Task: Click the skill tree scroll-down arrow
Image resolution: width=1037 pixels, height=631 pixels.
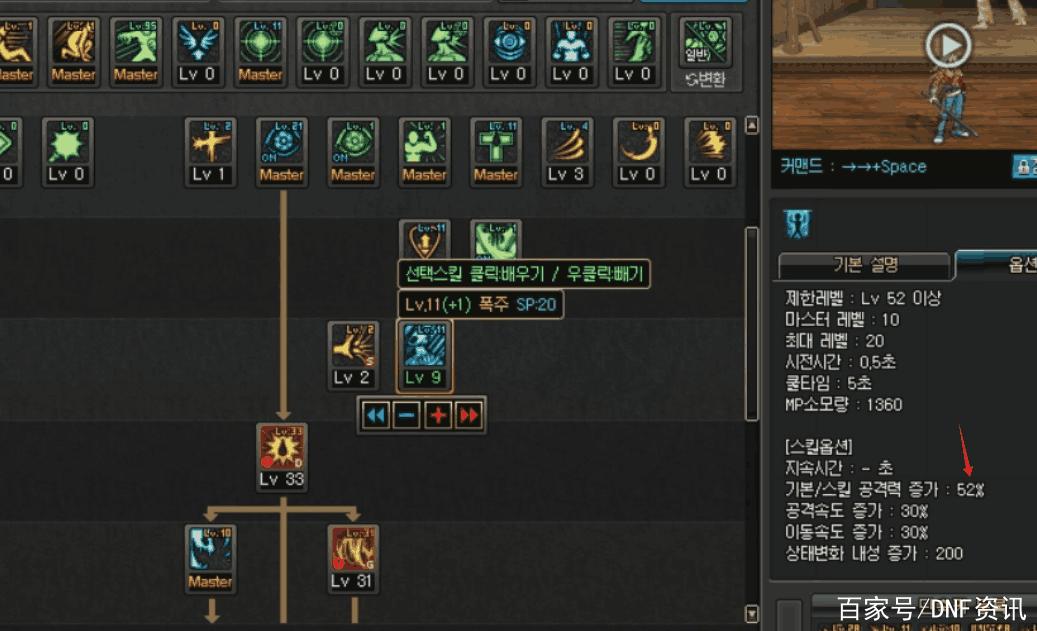Action: (x=753, y=612)
